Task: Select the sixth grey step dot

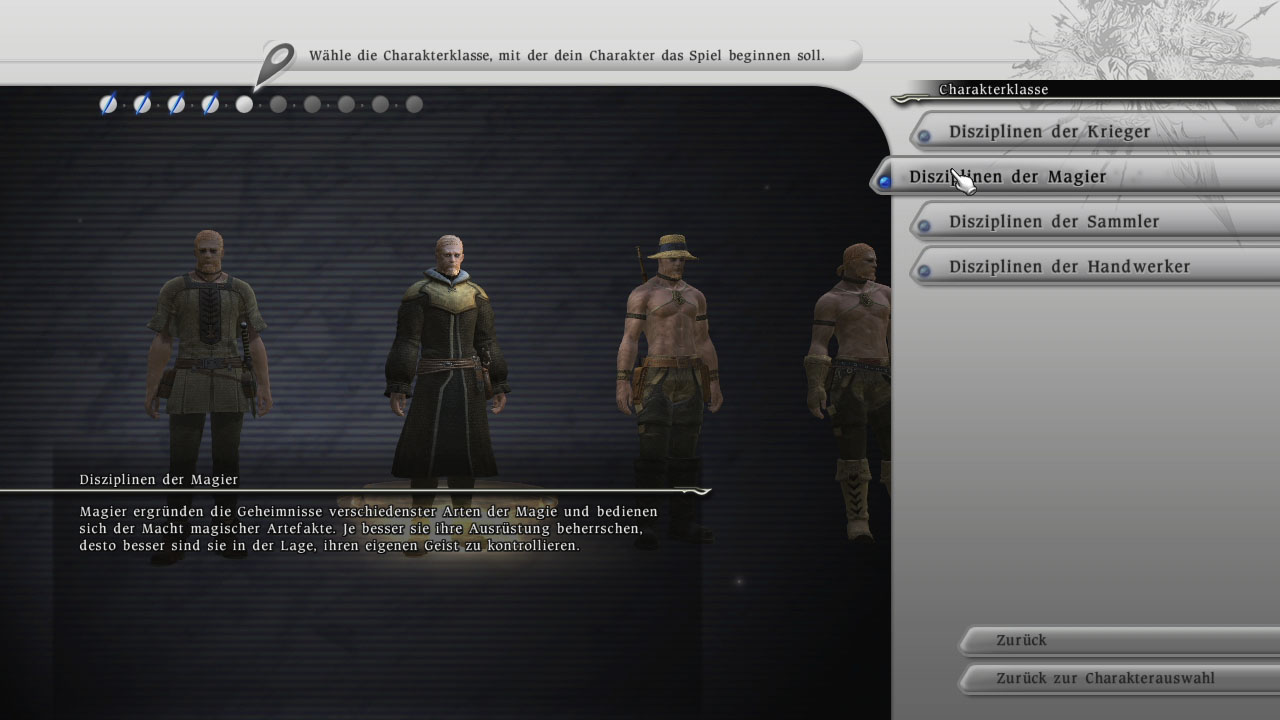Action: (x=278, y=103)
